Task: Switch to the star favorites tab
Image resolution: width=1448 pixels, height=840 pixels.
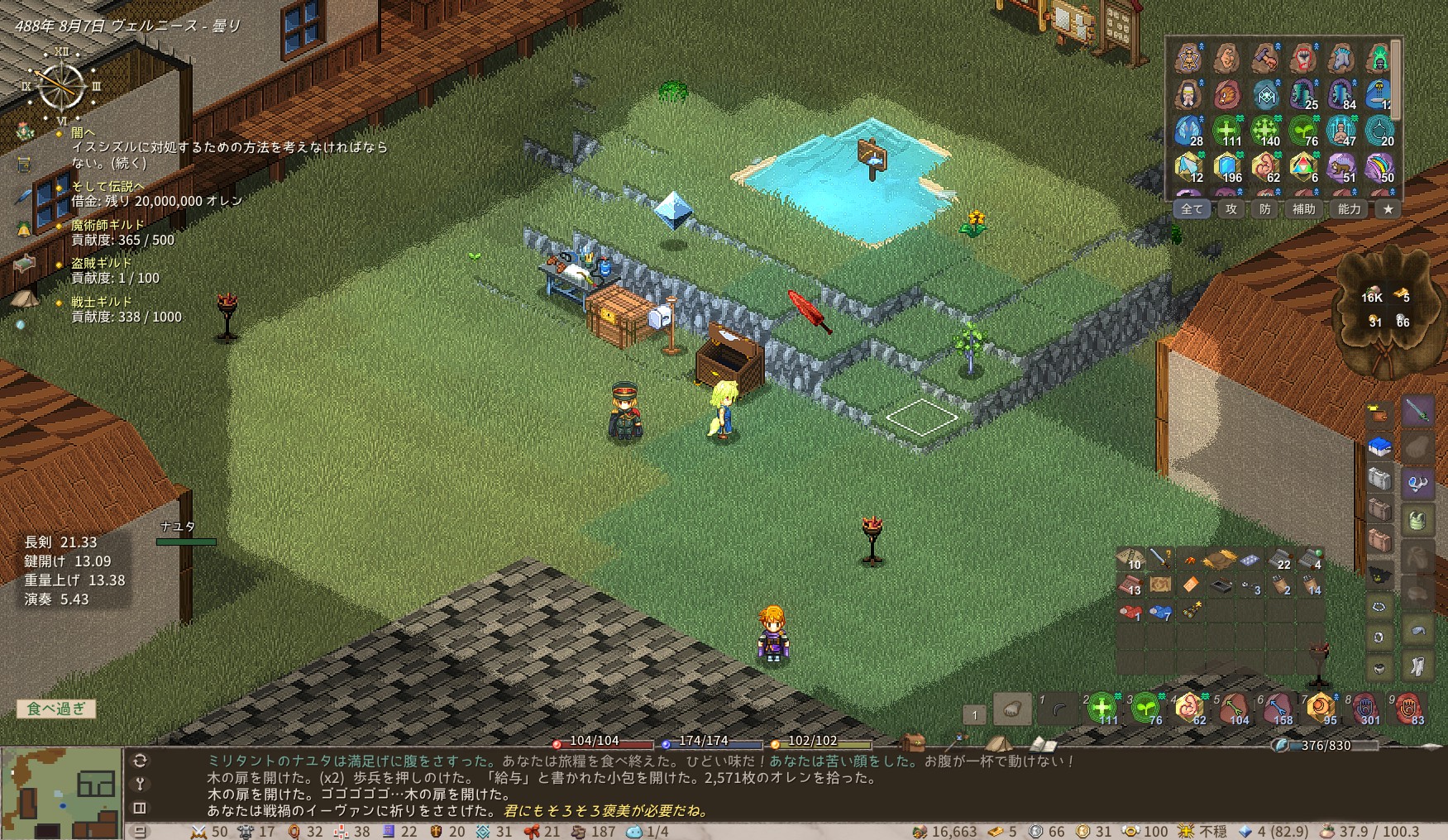Action: [1388, 209]
